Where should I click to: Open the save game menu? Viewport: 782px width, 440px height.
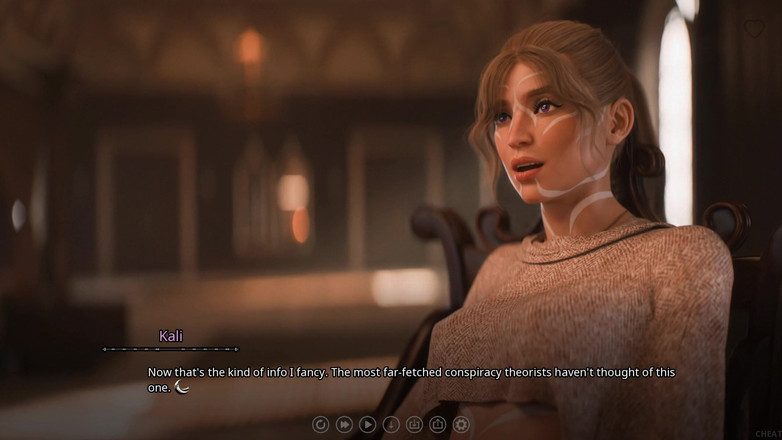[414, 424]
